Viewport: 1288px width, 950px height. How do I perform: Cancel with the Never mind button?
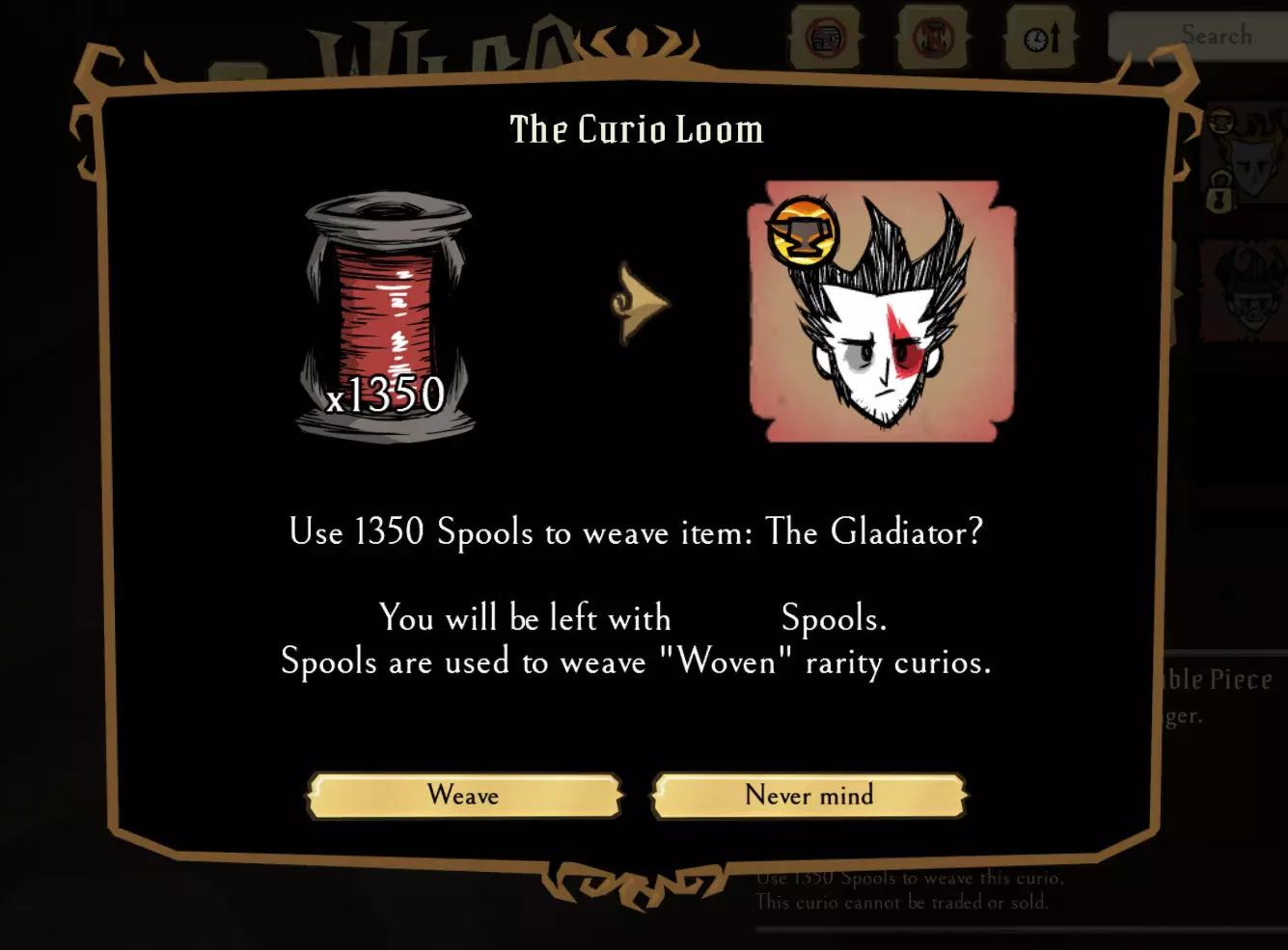click(808, 796)
